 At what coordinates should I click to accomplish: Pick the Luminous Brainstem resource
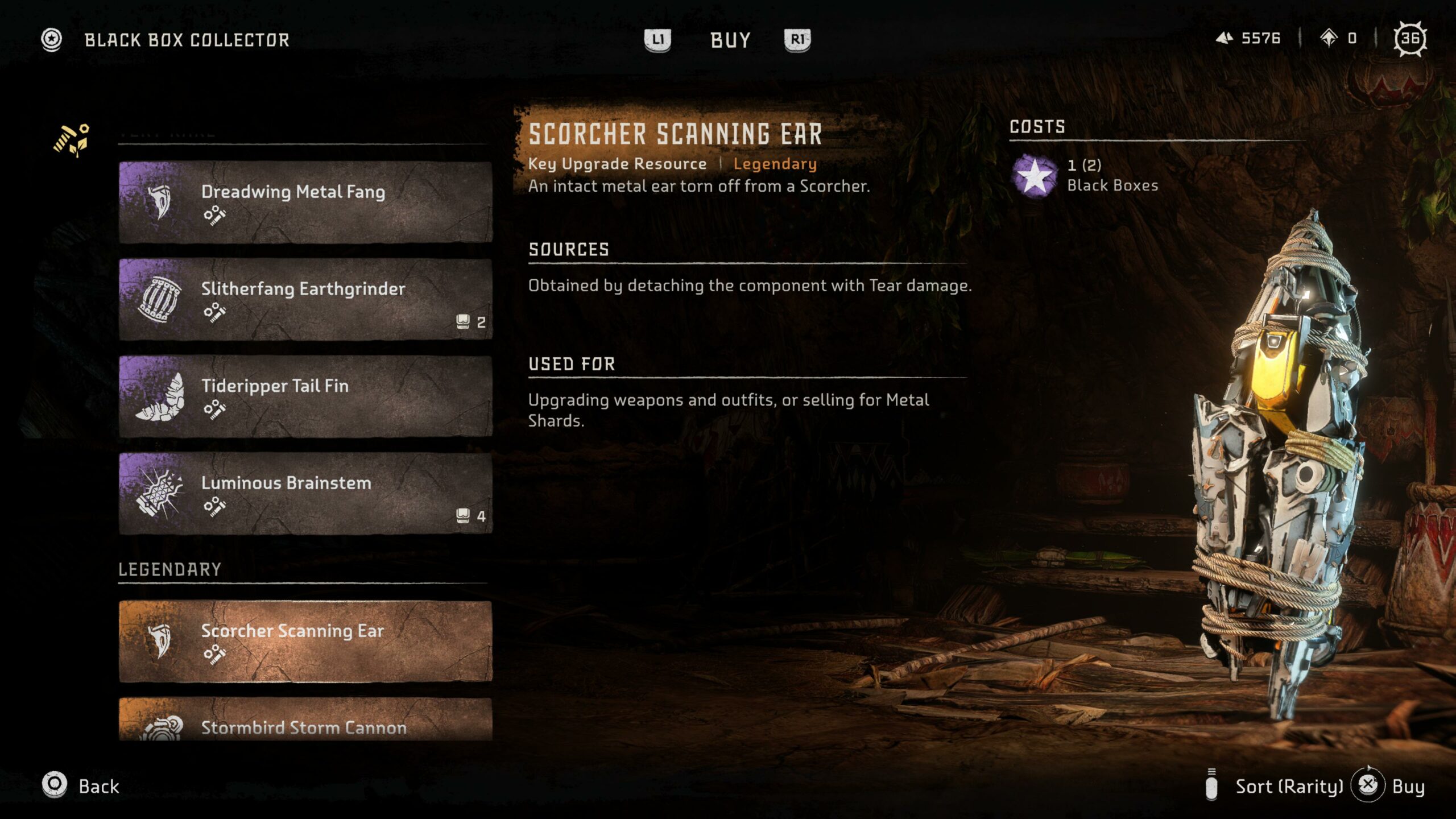point(305,493)
